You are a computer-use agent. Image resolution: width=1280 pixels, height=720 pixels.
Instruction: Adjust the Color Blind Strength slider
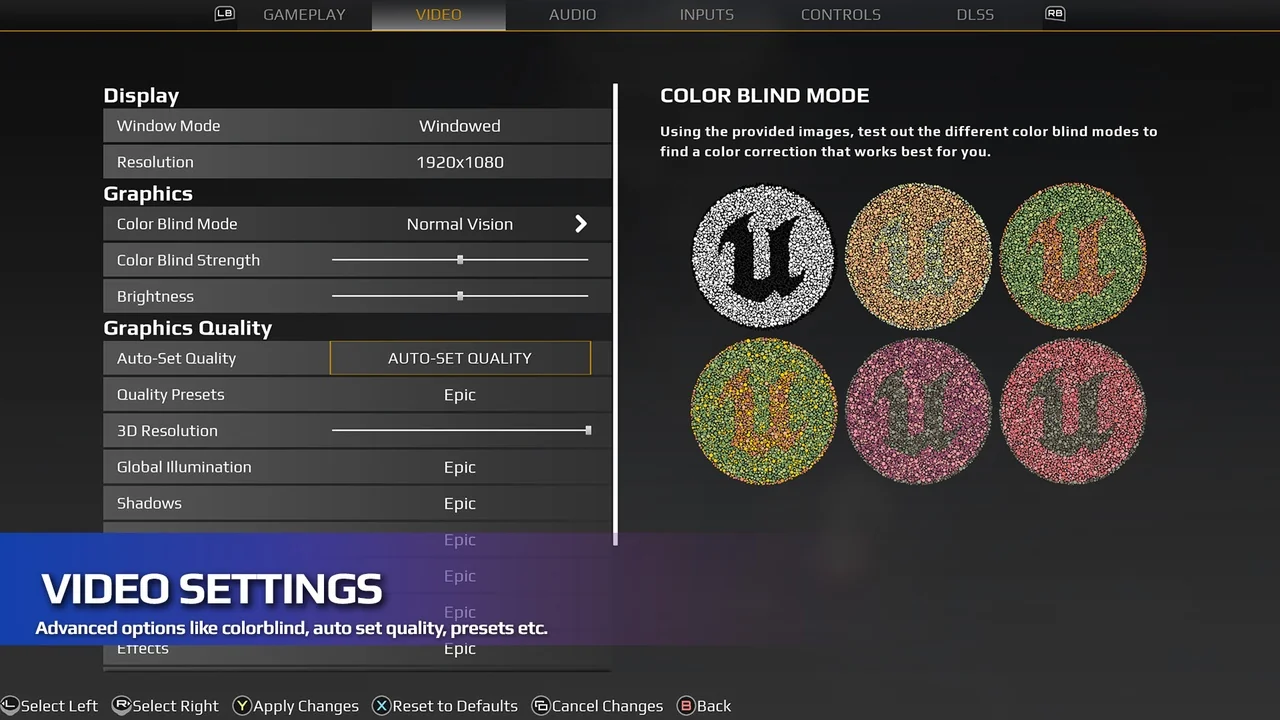pyautogui.click(x=460, y=260)
